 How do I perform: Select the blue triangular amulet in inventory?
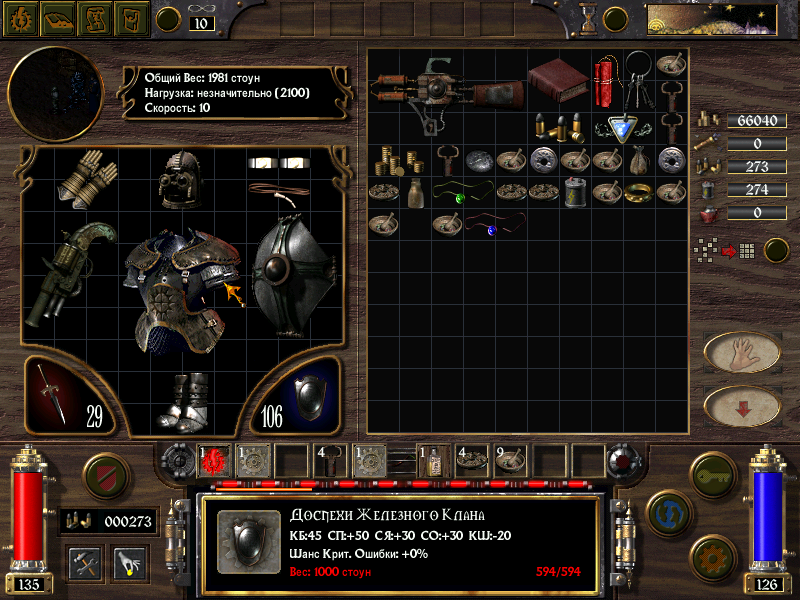pyautogui.click(x=626, y=127)
